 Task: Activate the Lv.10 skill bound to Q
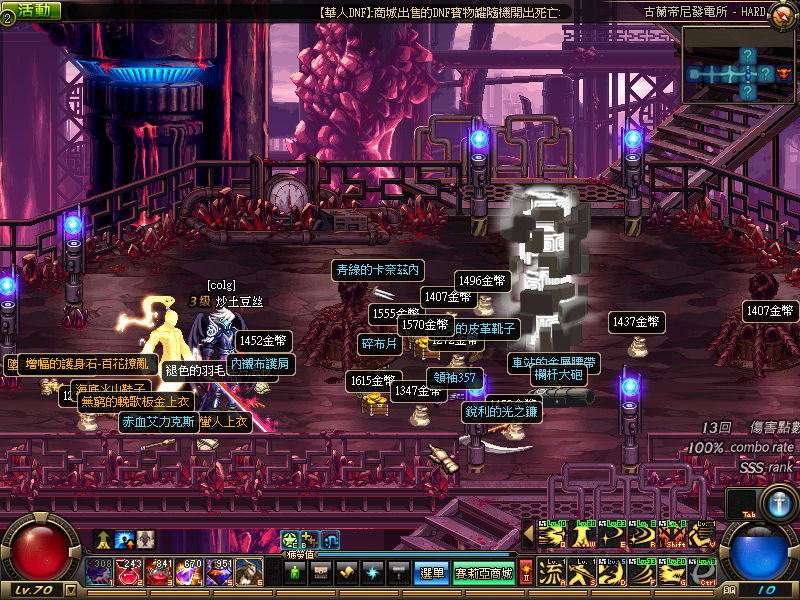pyautogui.click(x=552, y=537)
